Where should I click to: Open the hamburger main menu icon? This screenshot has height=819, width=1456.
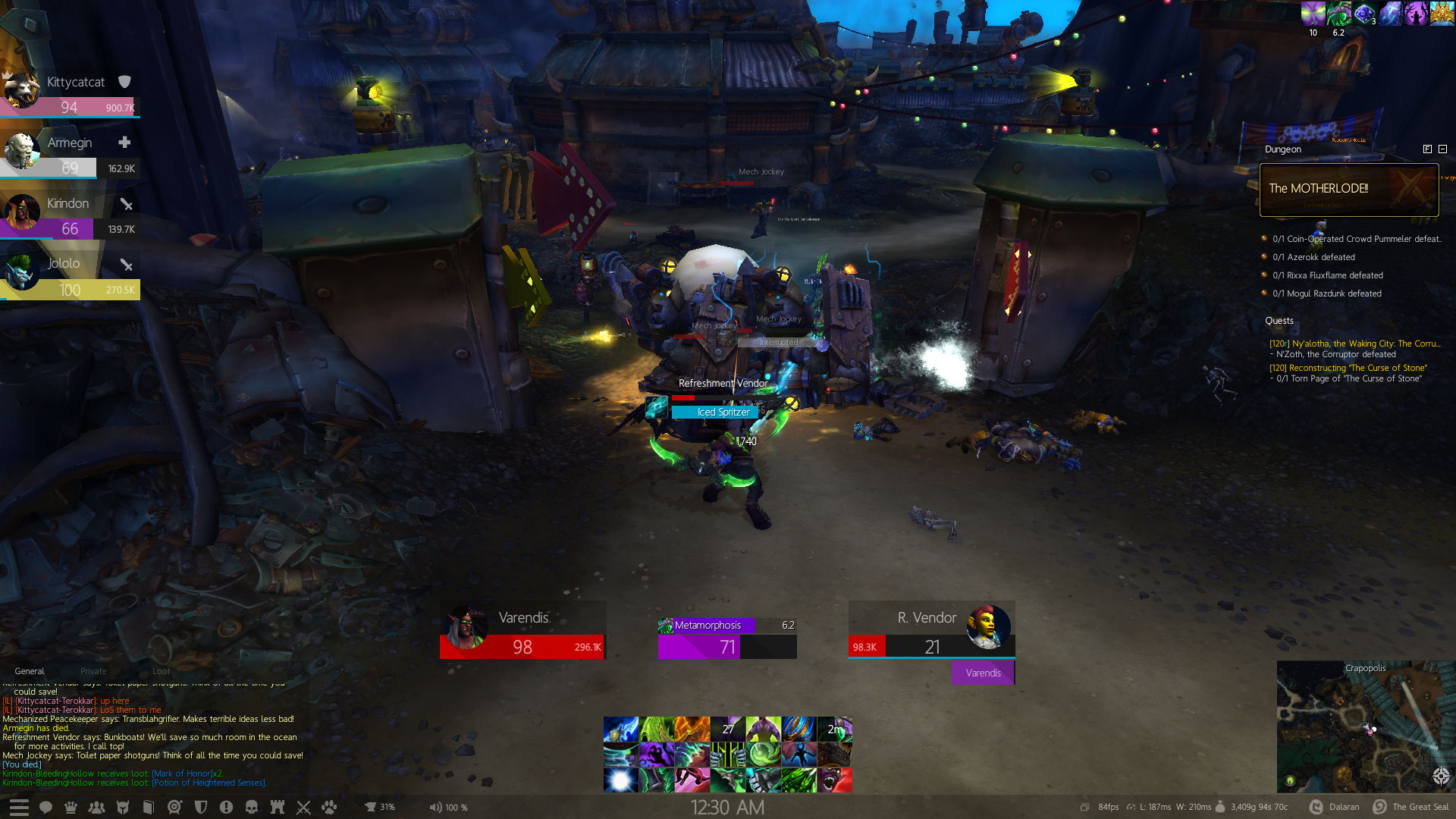19,807
